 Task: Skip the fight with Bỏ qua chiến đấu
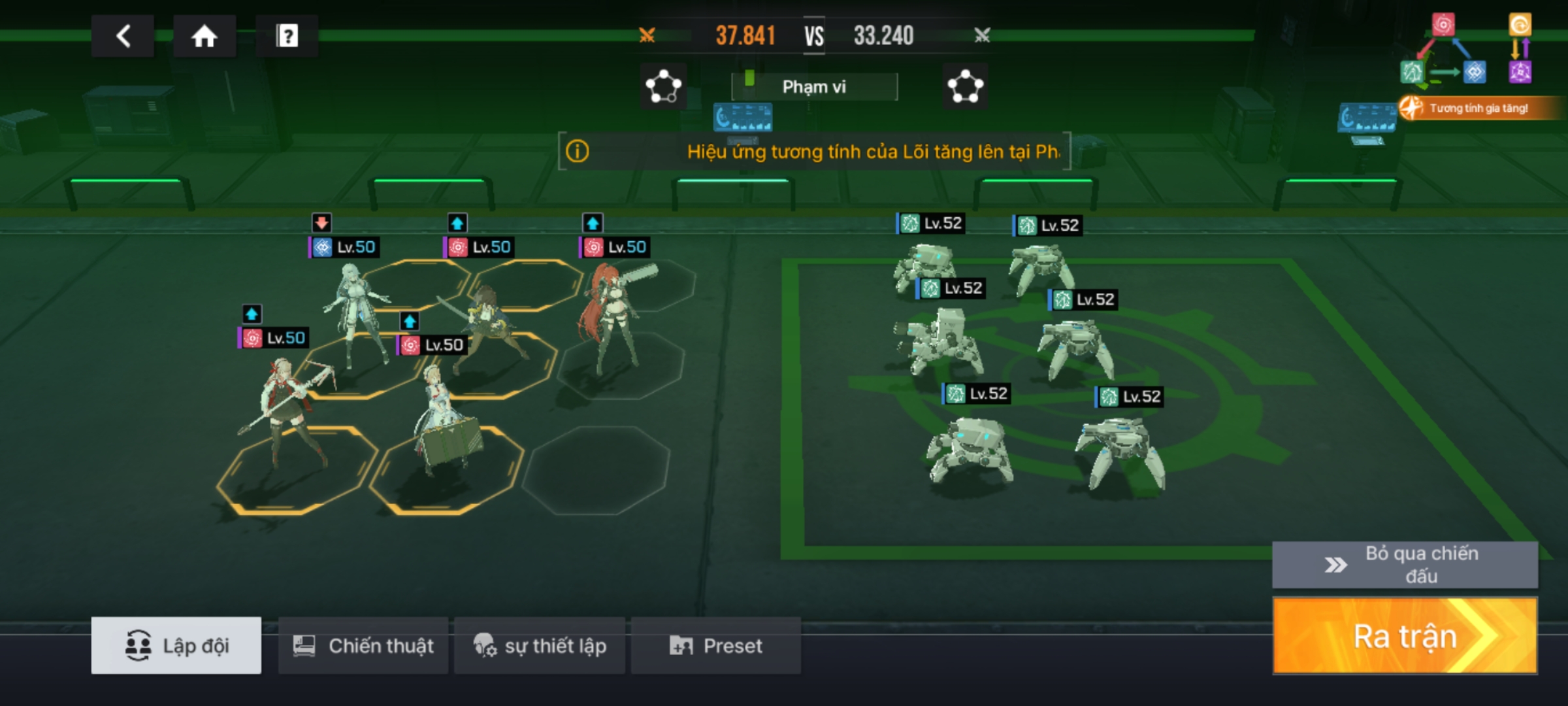point(1405,565)
